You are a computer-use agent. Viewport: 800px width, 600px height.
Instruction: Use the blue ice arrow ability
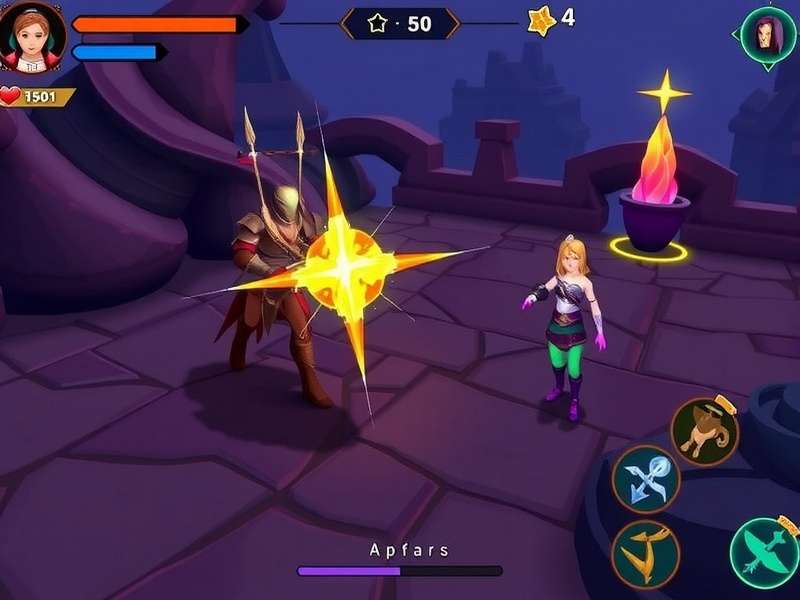click(x=646, y=479)
